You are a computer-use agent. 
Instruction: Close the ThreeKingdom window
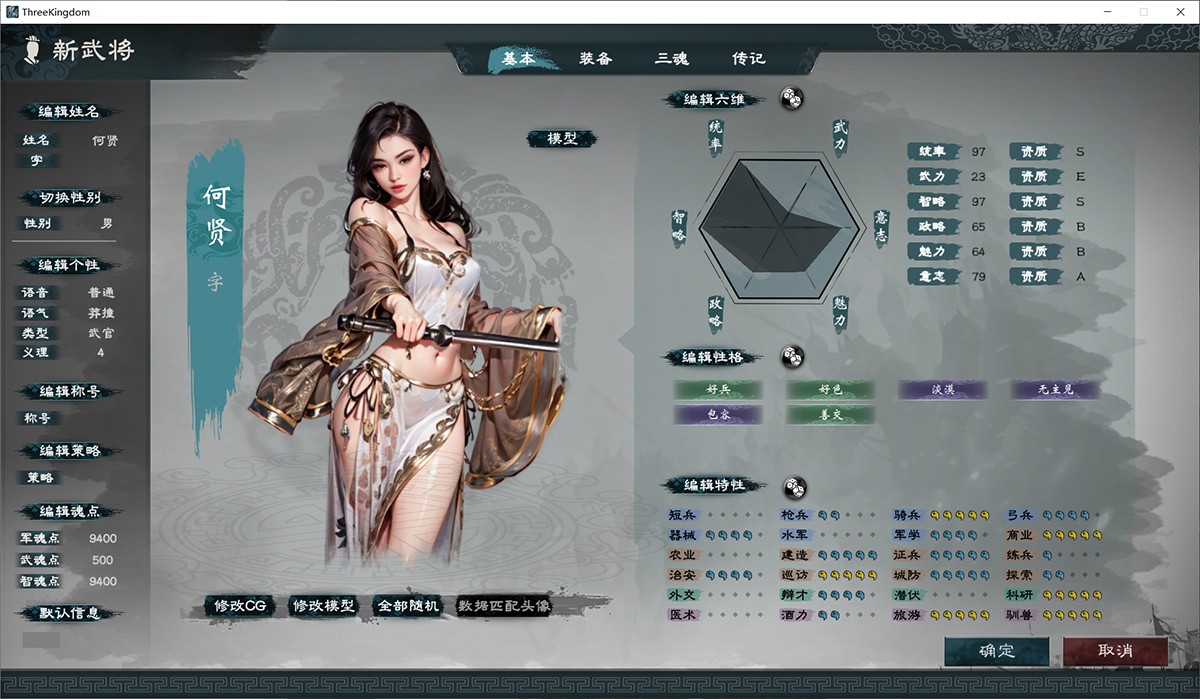tap(1176, 12)
